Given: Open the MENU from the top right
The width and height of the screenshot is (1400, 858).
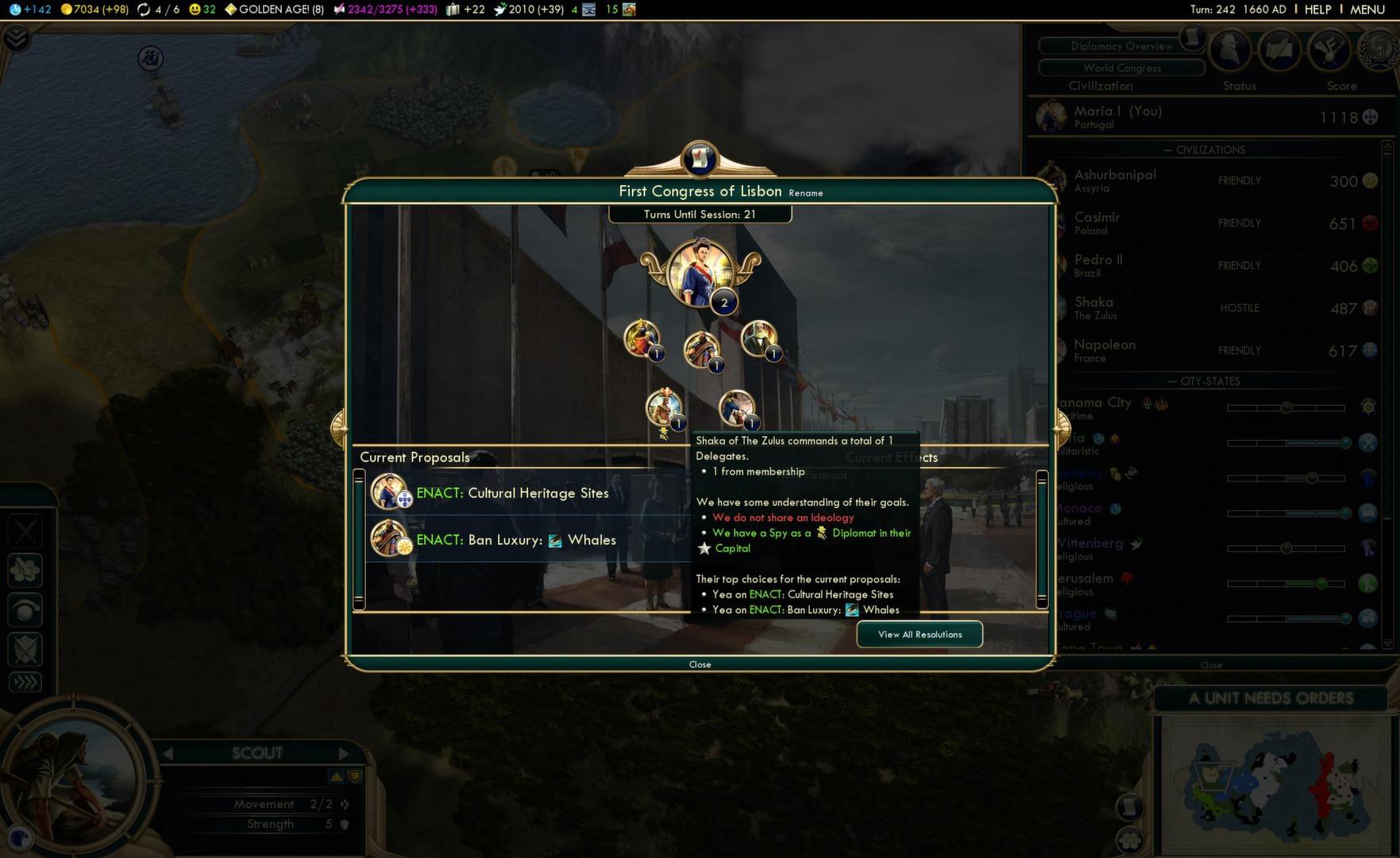Looking at the screenshot, I should pyautogui.click(x=1367, y=10).
